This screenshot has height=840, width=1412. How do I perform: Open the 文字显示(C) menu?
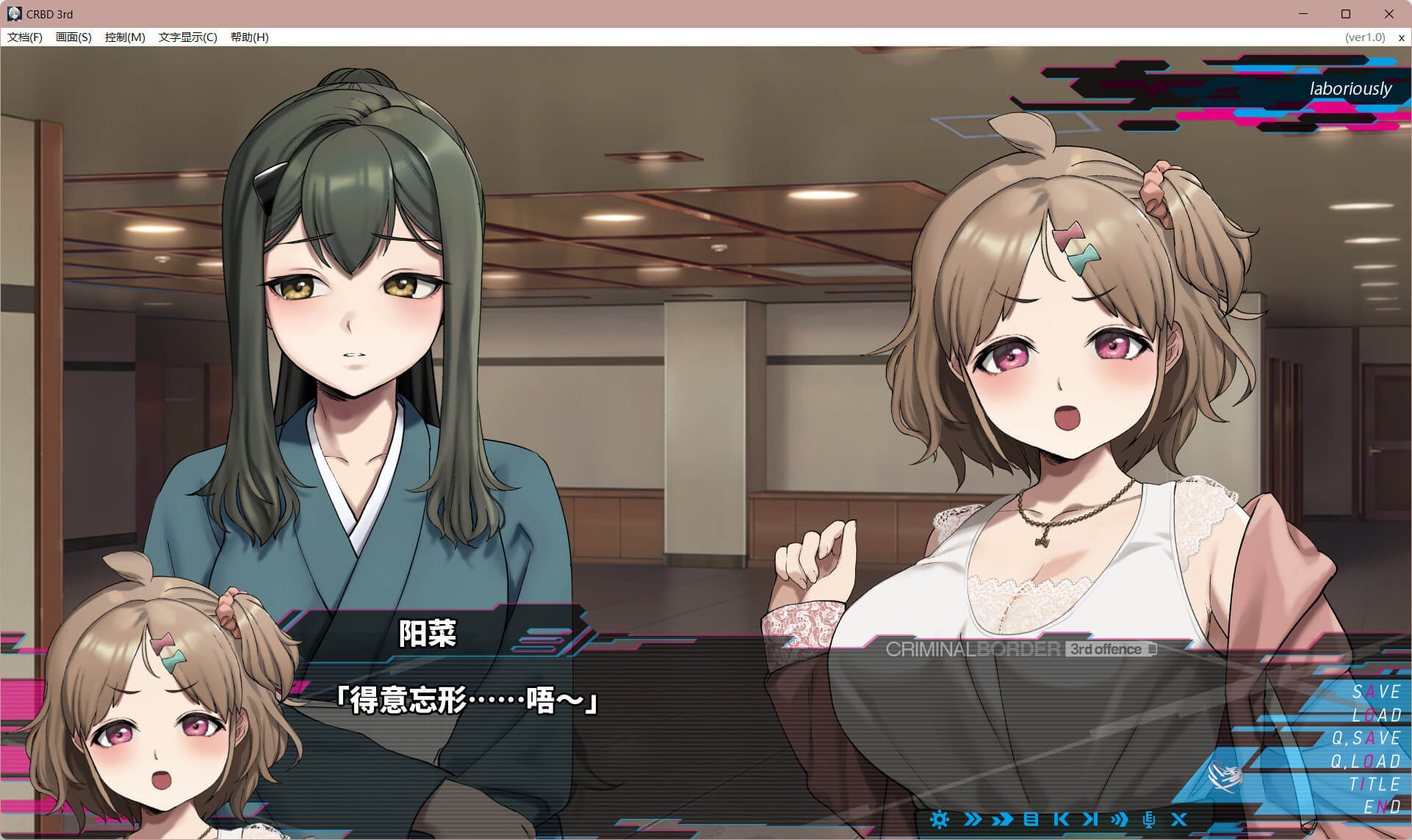tap(187, 37)
